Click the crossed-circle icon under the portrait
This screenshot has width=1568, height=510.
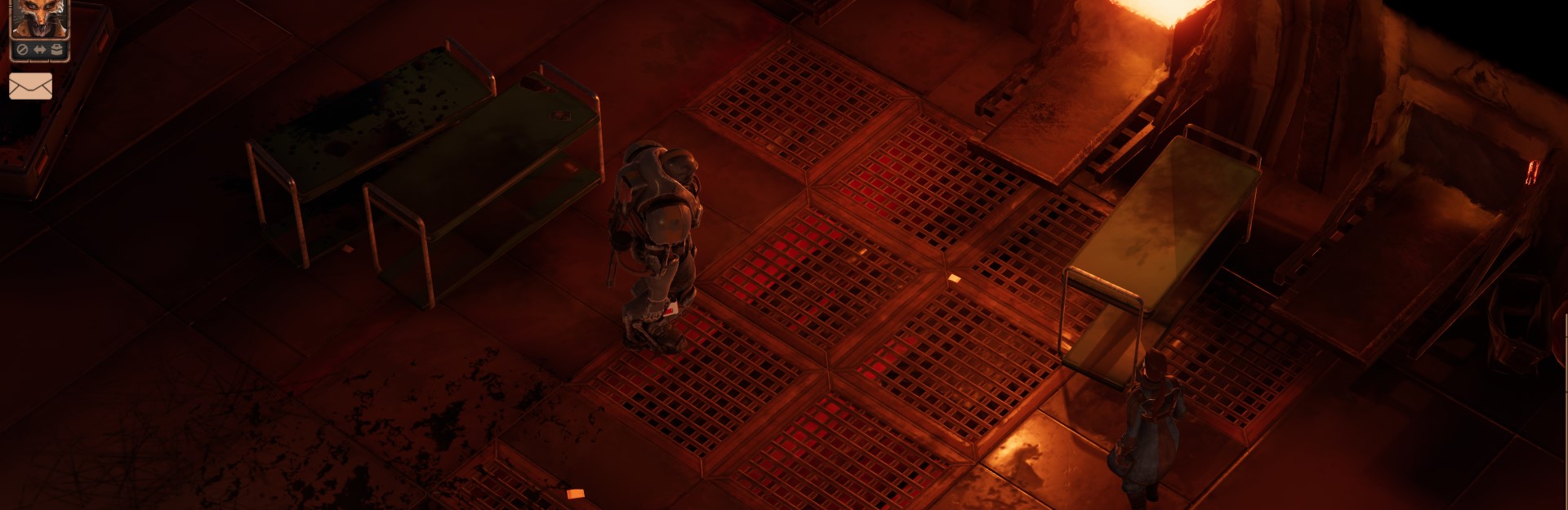point(23,51)
